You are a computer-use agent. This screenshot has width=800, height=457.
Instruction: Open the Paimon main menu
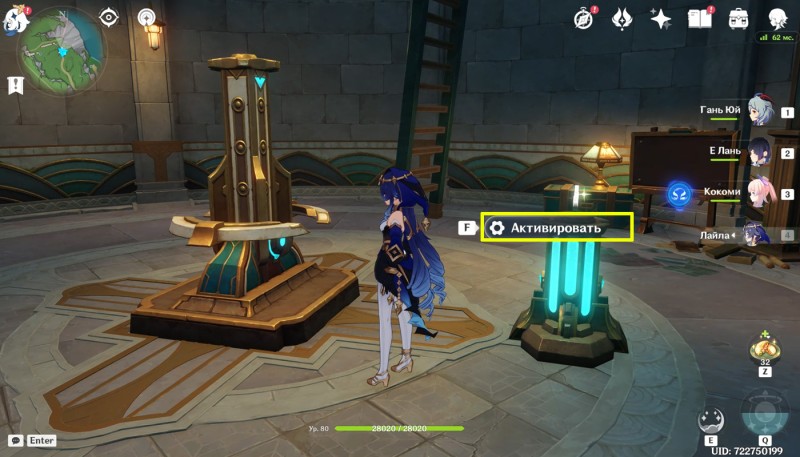[x=13, y=18]
